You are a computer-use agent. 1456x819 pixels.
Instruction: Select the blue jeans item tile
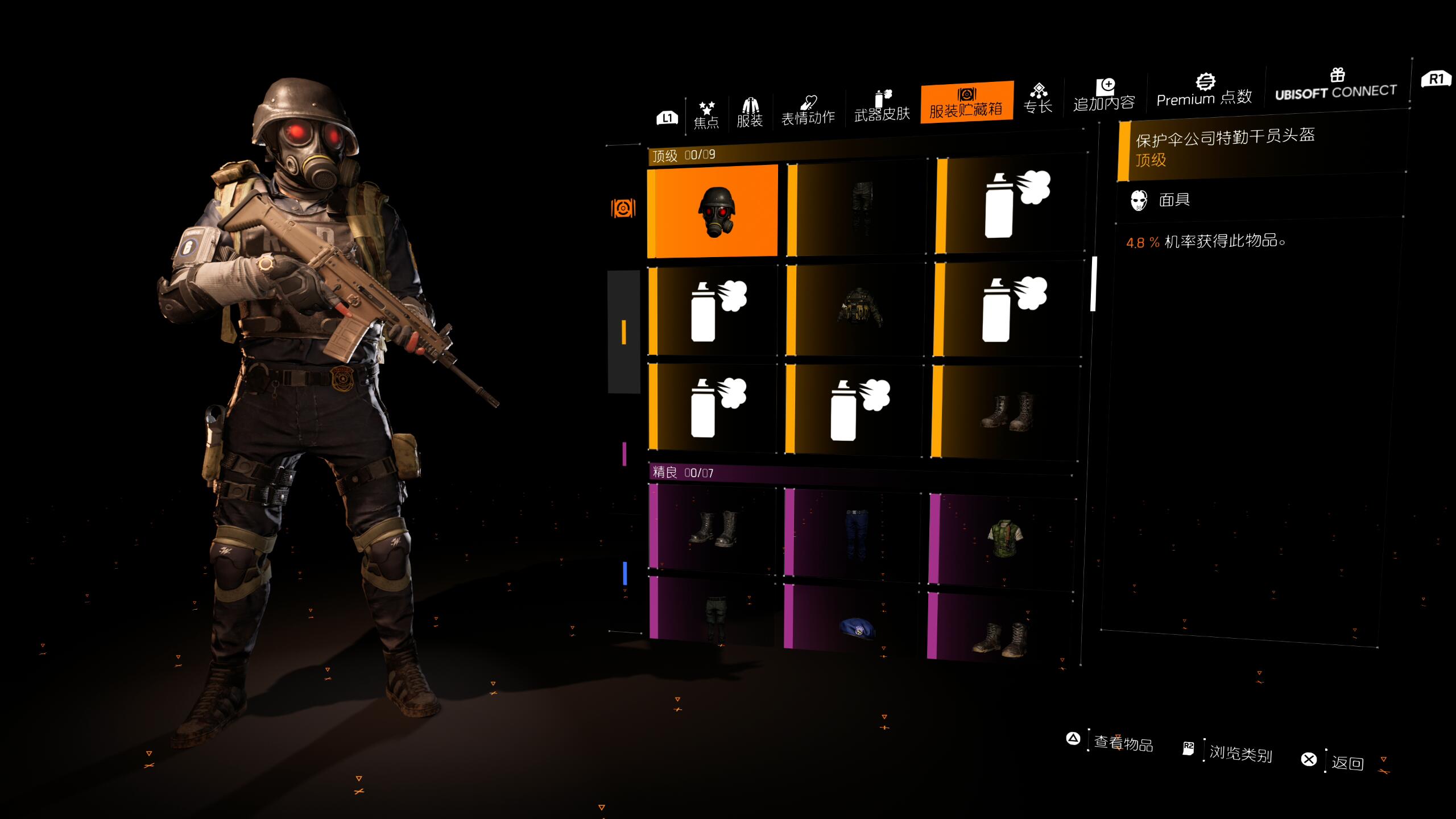click(854, 532)
